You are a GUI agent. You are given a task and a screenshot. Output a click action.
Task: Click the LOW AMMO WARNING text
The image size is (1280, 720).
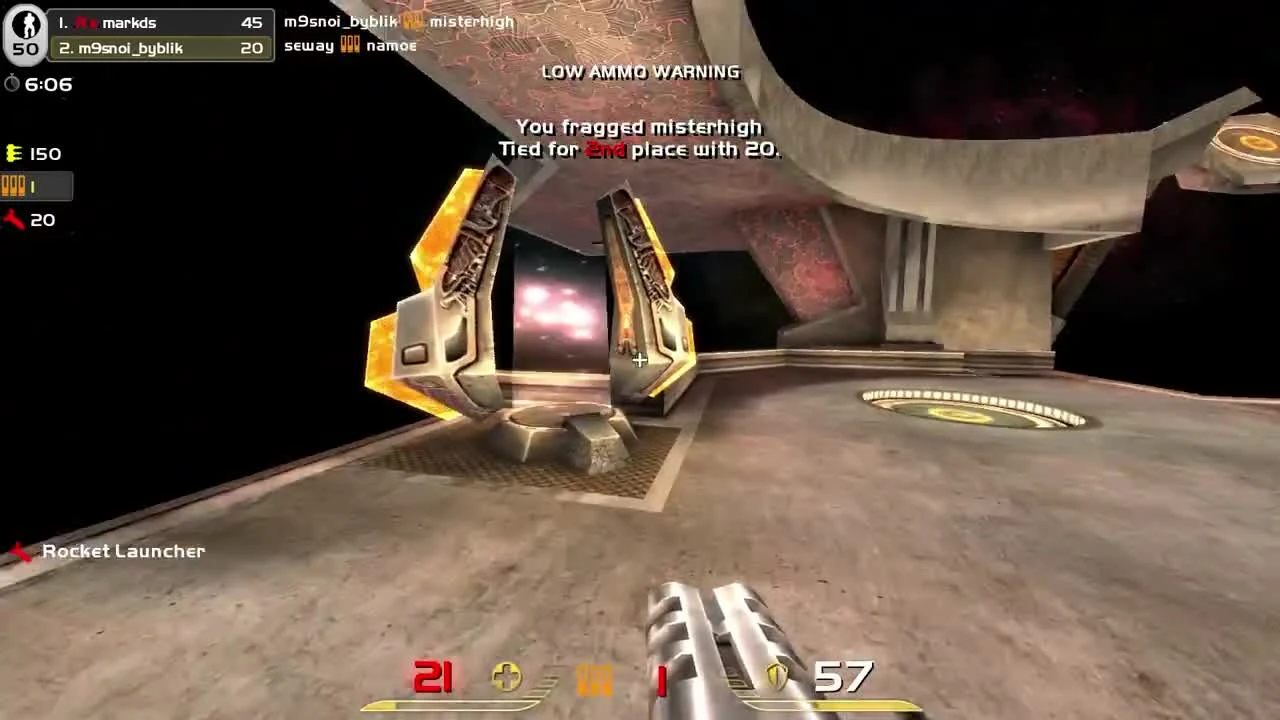640,71
